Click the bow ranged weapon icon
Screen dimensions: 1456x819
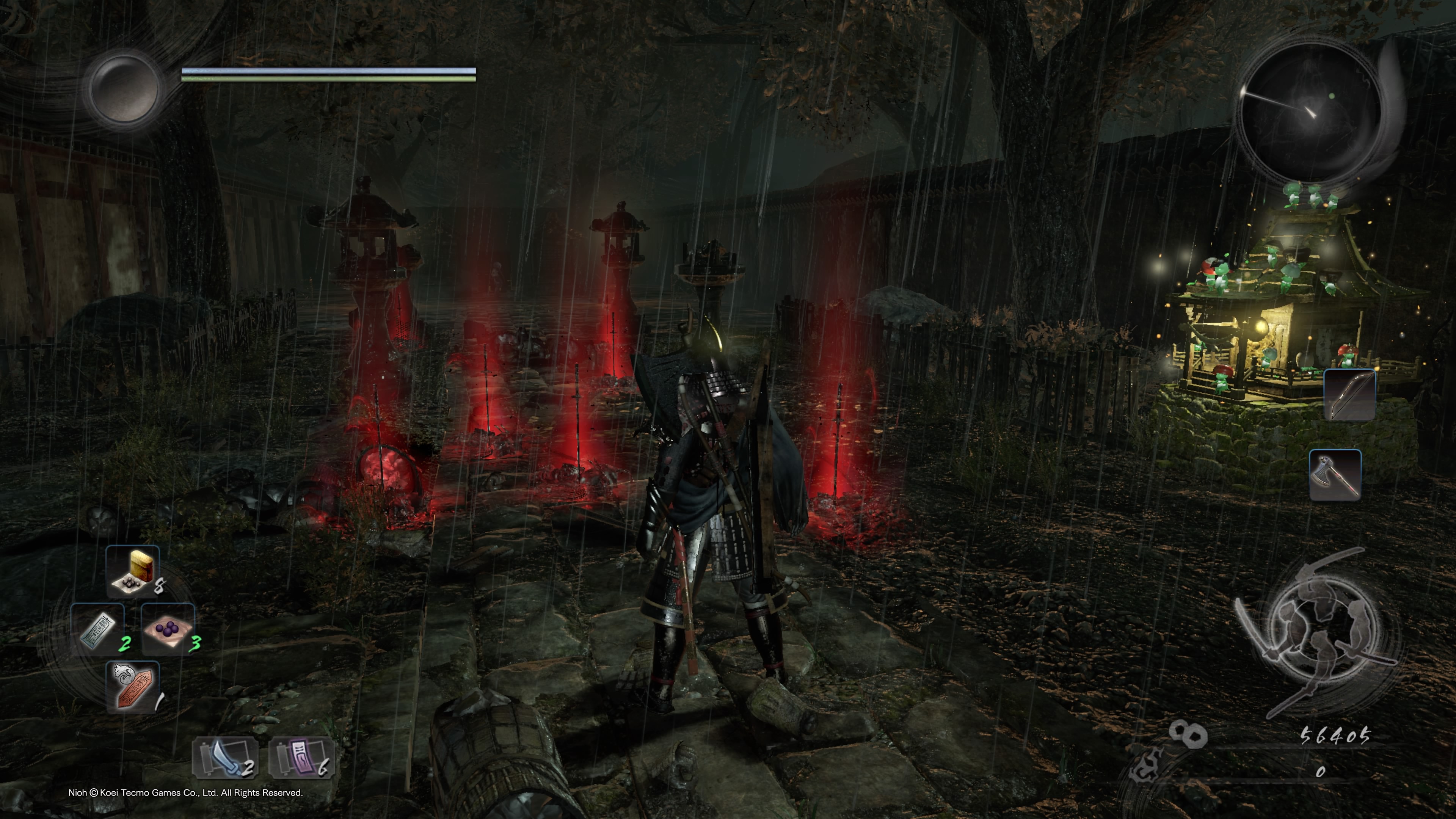(x=1350, y=394)
